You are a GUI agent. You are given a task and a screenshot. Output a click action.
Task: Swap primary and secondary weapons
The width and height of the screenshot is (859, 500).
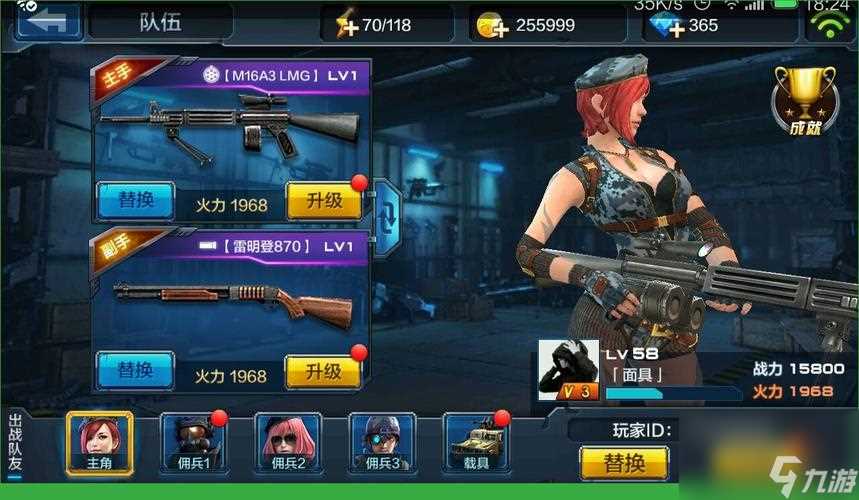pyautogui.click(x=387, y=210)
